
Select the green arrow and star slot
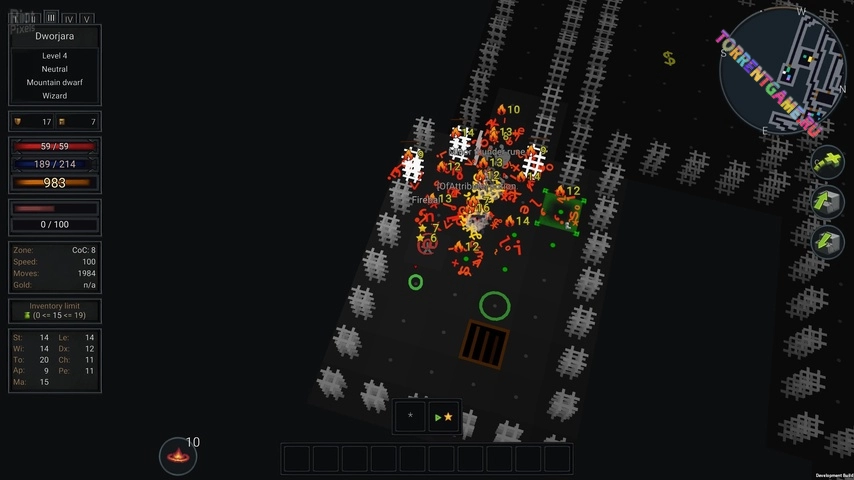[x=444, y=416]
